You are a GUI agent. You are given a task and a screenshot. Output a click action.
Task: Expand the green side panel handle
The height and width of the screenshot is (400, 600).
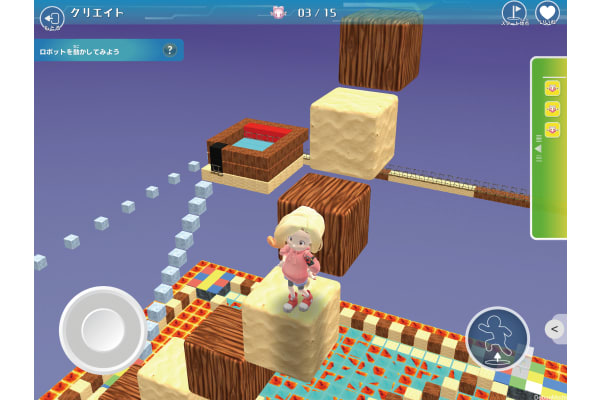click(537, 148)
